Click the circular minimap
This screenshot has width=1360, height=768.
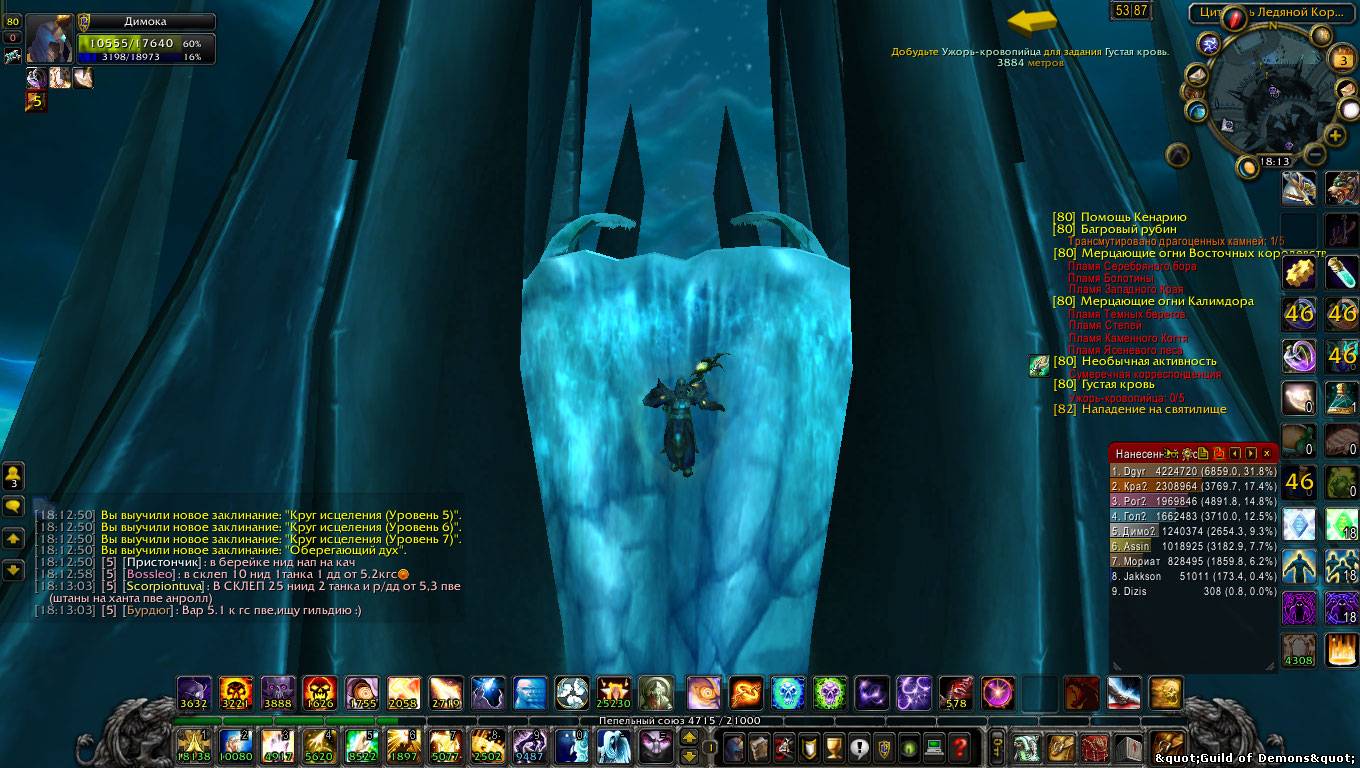click(1270, 93)
